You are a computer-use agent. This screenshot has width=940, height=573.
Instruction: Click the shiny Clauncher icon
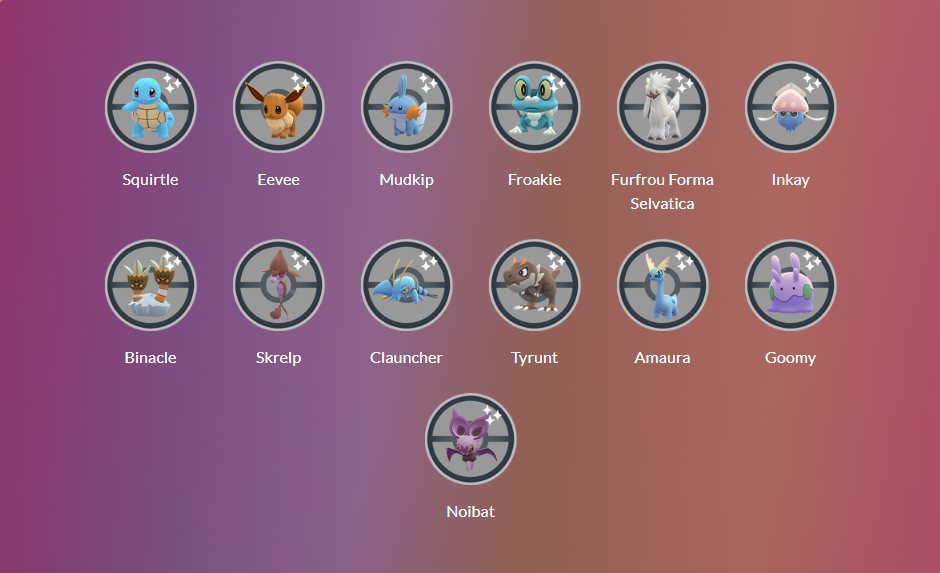(407, 286)
